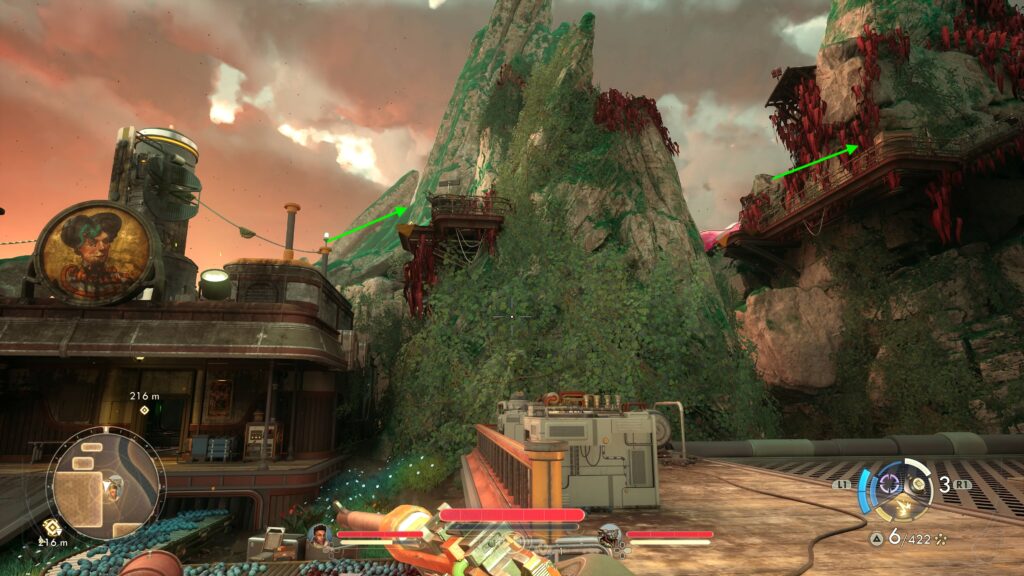Click the circular minimap
Screen dimensions: 1024x576
[105, 485]
